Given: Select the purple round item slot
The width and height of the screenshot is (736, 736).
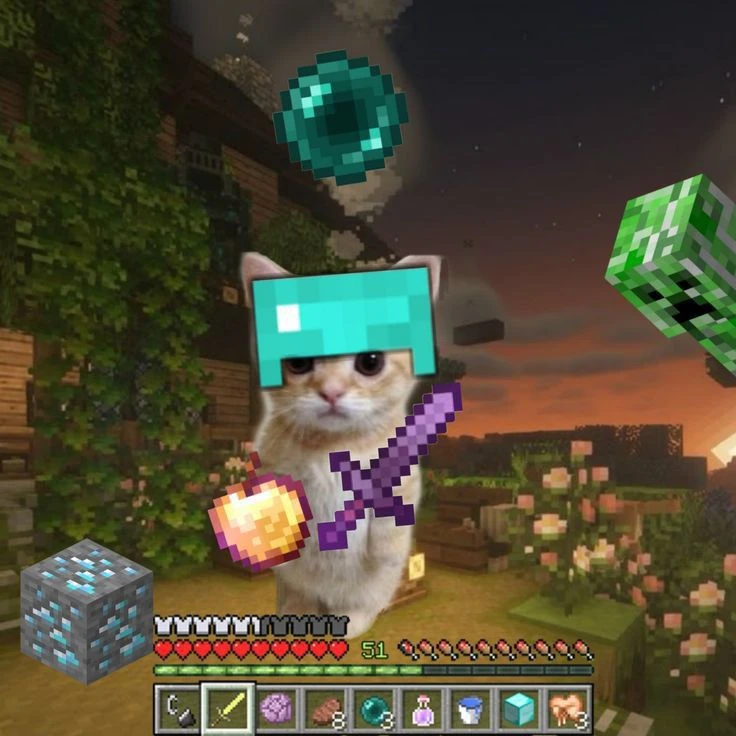Looking at the screenshot, I should pyautogui.click(x=275, y=709).
